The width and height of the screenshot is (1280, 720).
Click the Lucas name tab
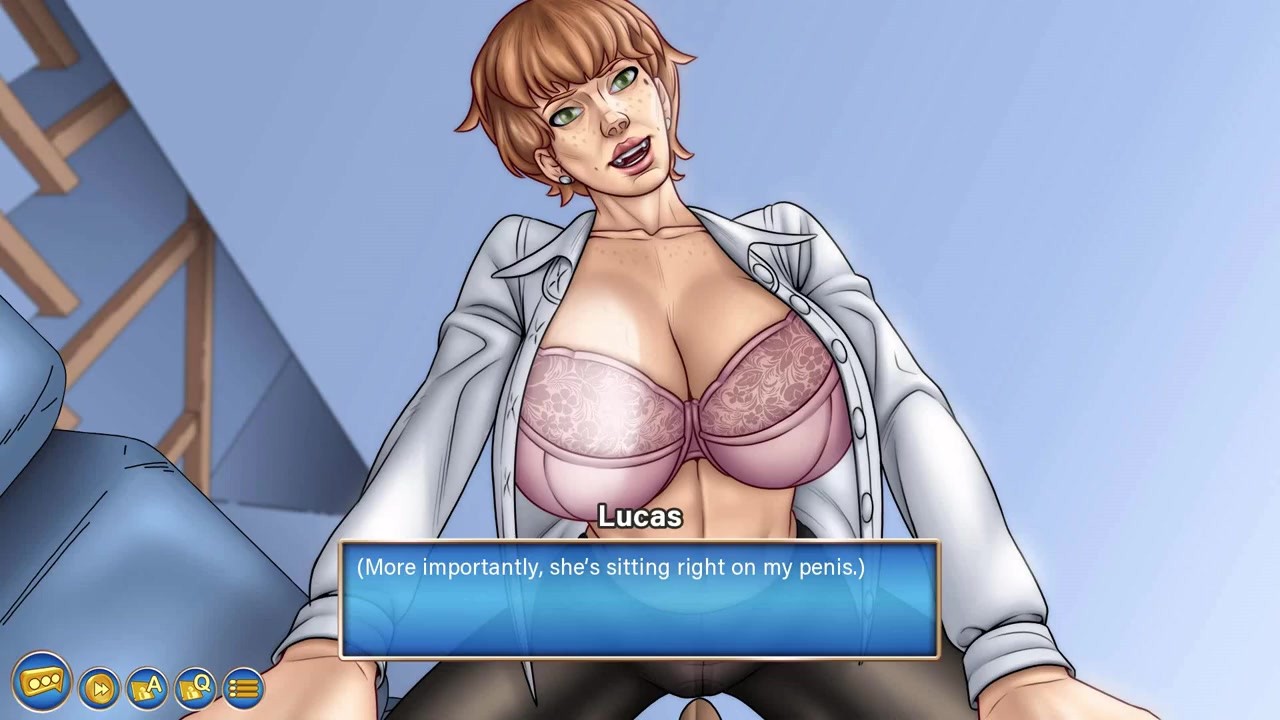639,518
